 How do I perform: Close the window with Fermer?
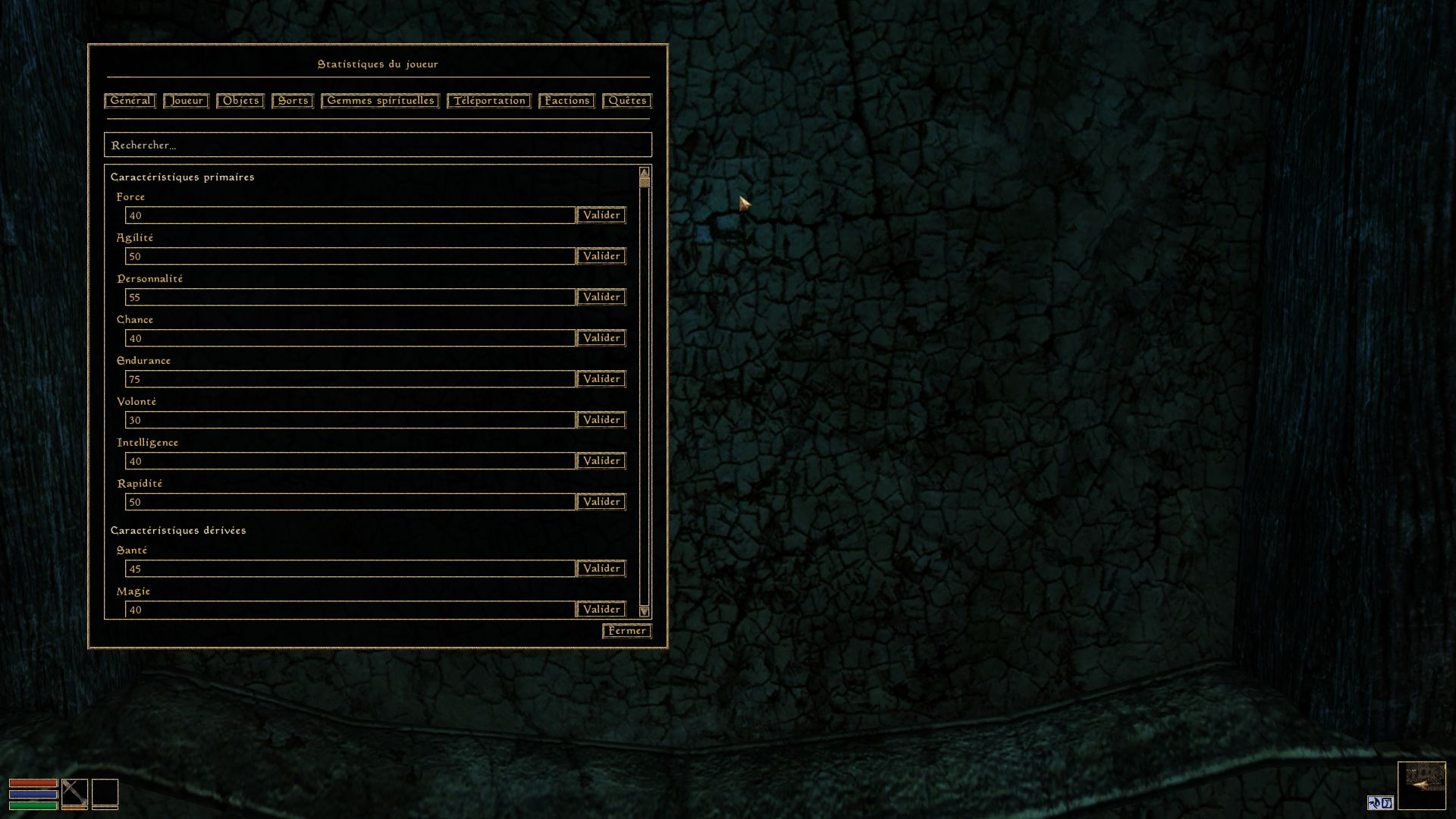tap(626, 631)
